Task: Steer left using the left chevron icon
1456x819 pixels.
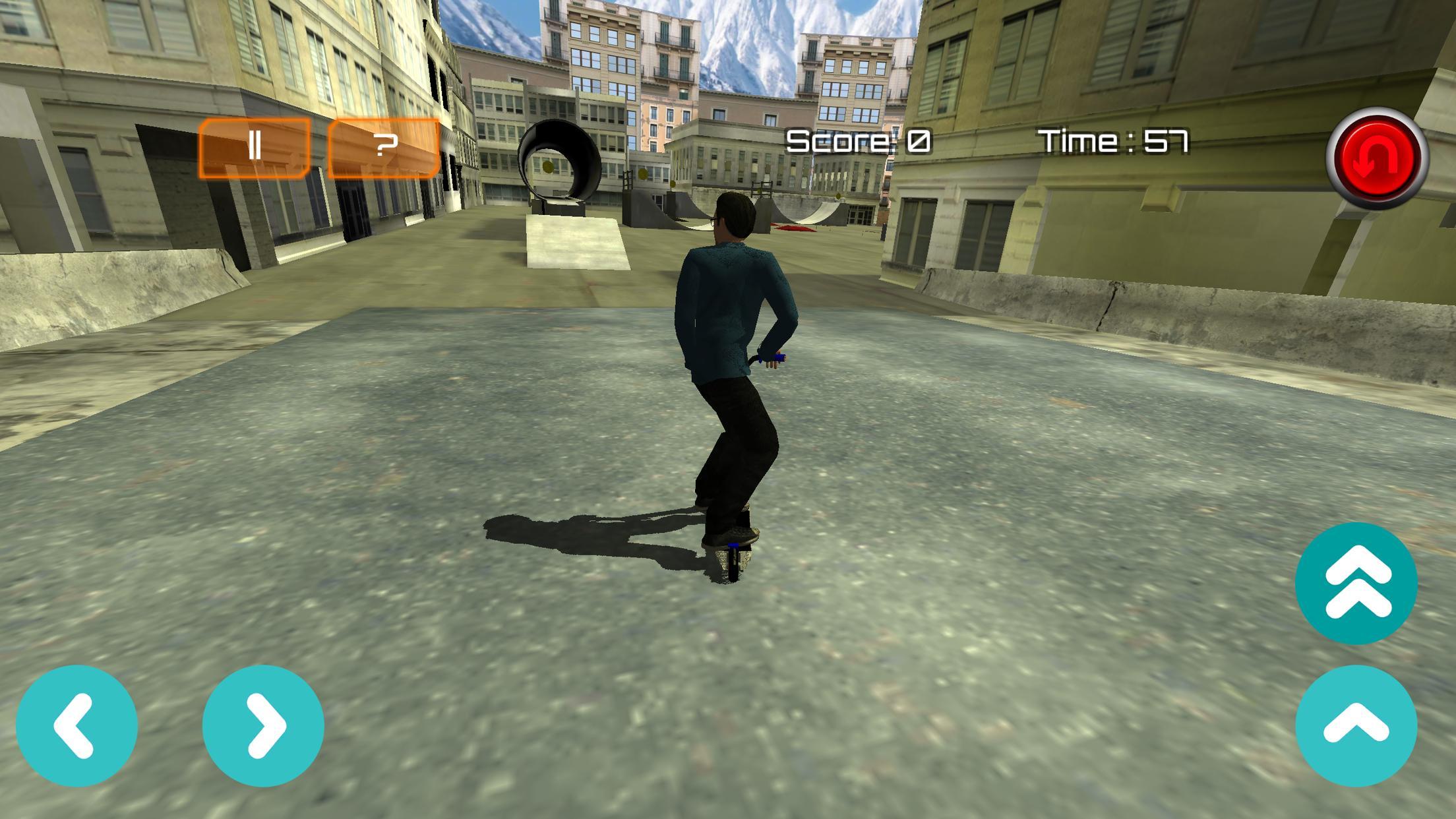Action: 79,725
